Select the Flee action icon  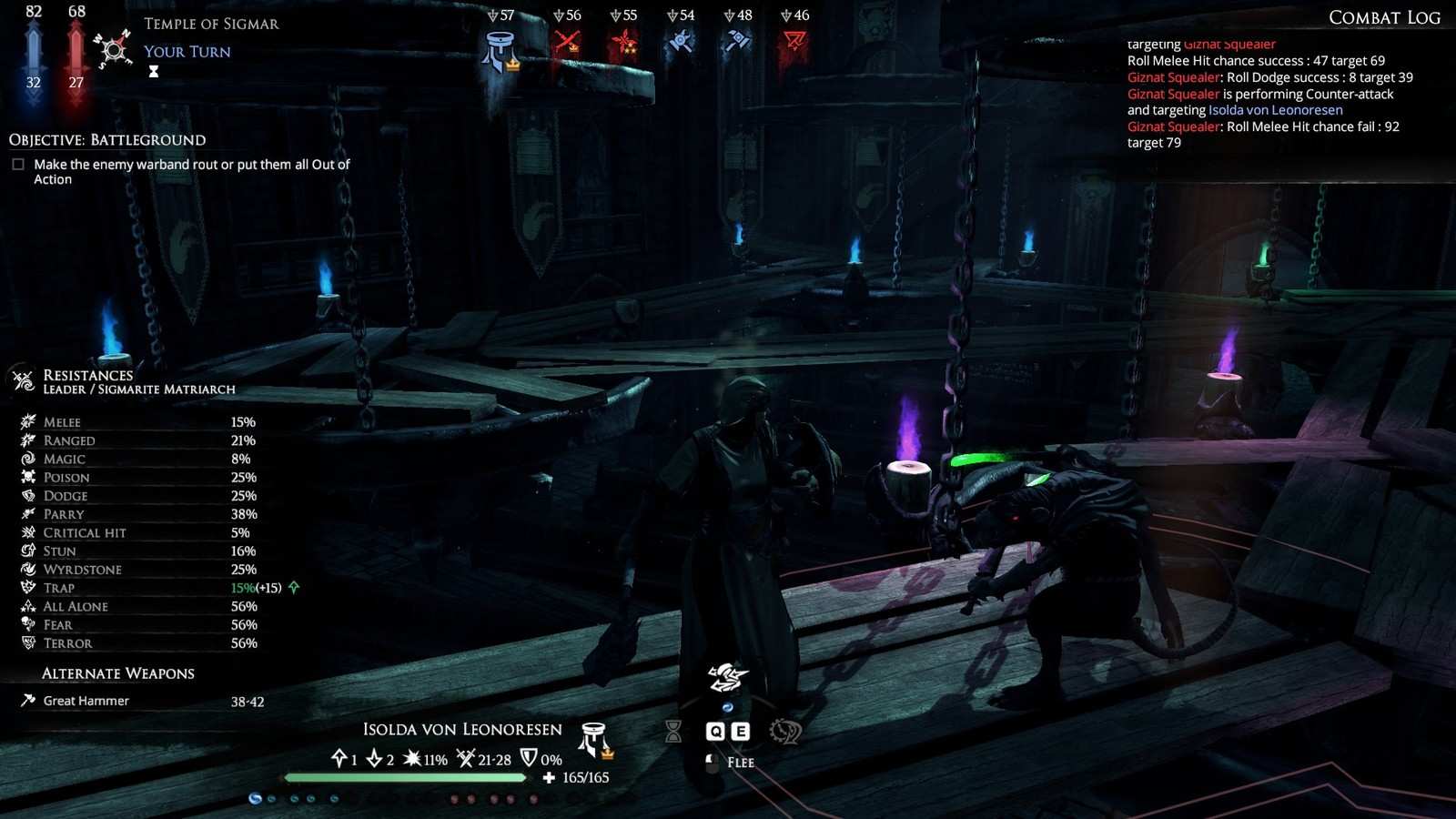pos(727,678)
